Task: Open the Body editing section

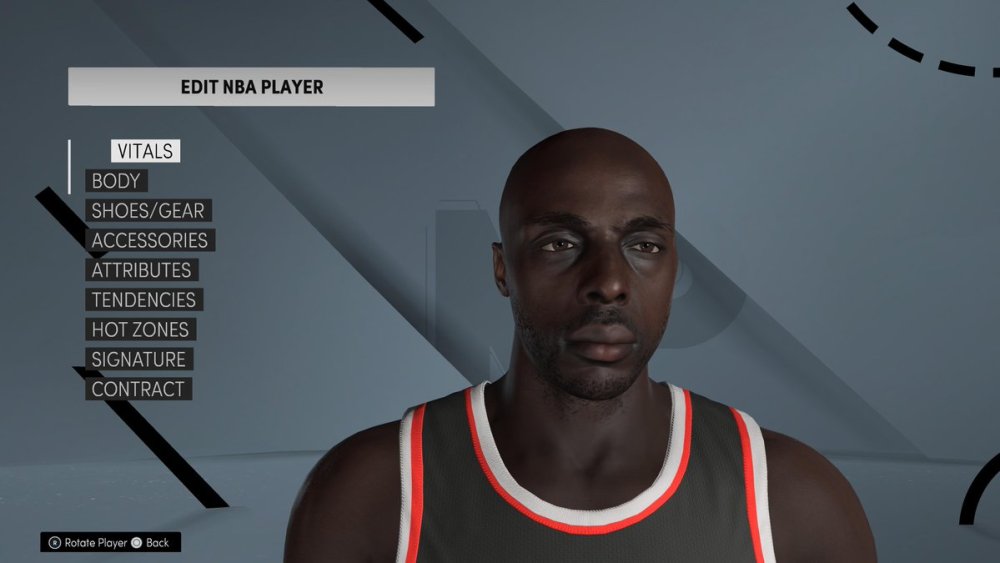Action: pyautogui.click(x=116, y=181)
